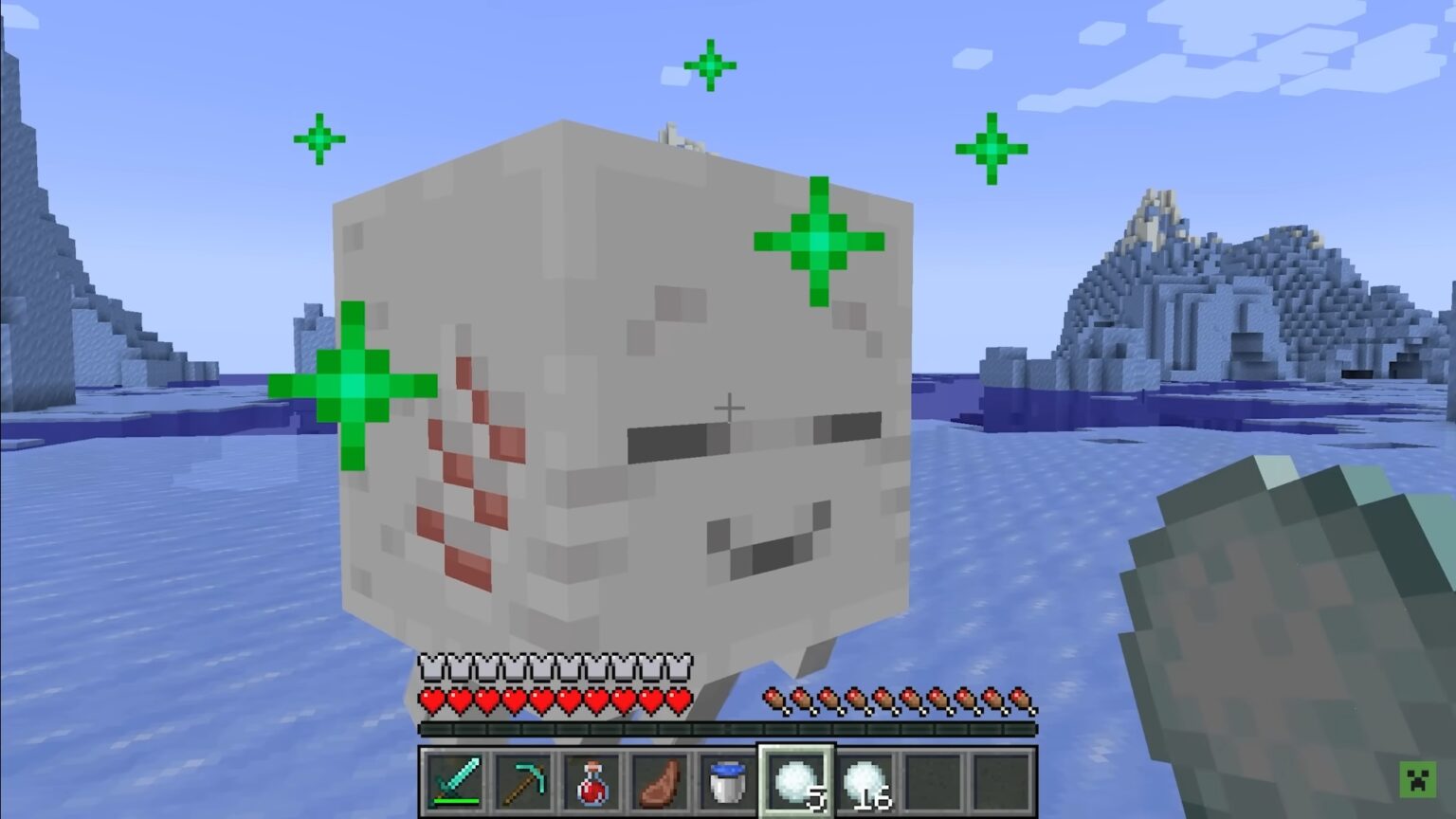The height and width of the screenshot is (819, 1456).
Task: Select the red potion bottle in hotbar
Action: point(590,780)
